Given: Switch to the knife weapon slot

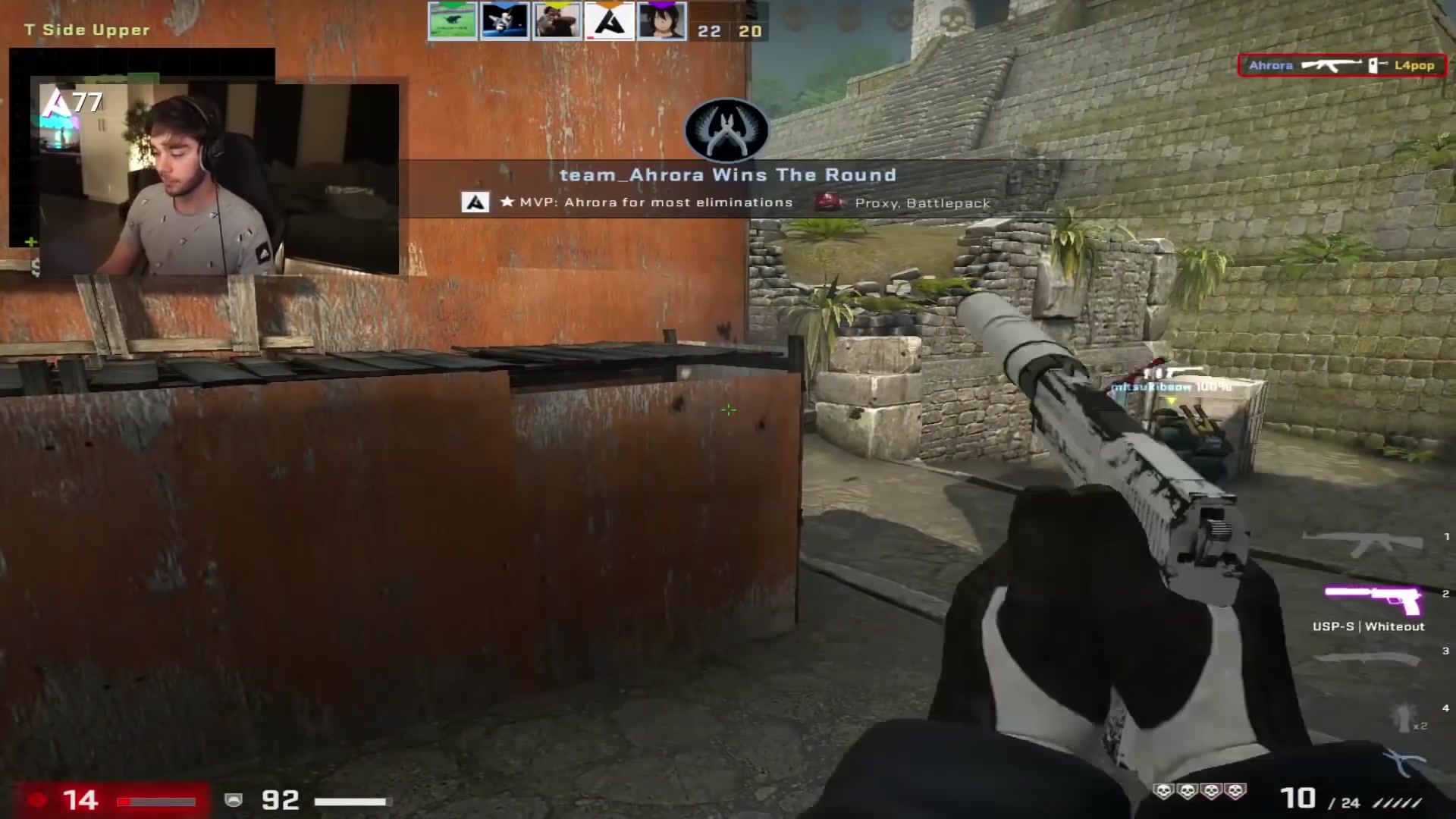Looking at the screenshot, I should (x=1367, y=657).
